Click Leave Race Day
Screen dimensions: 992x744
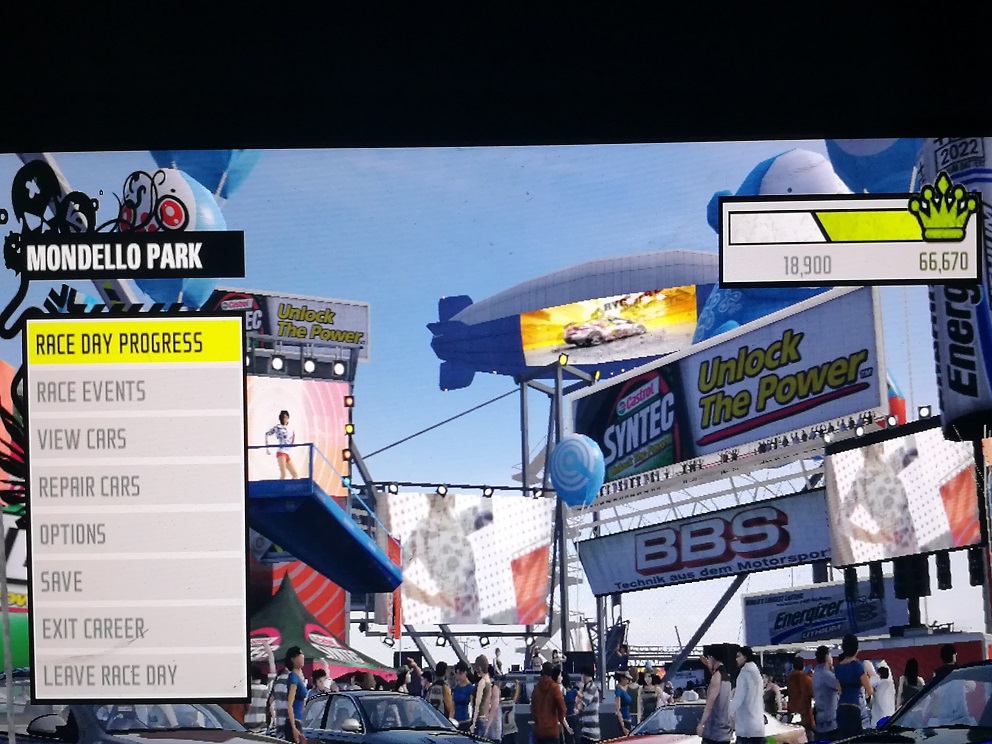click(x=134, y=675)
